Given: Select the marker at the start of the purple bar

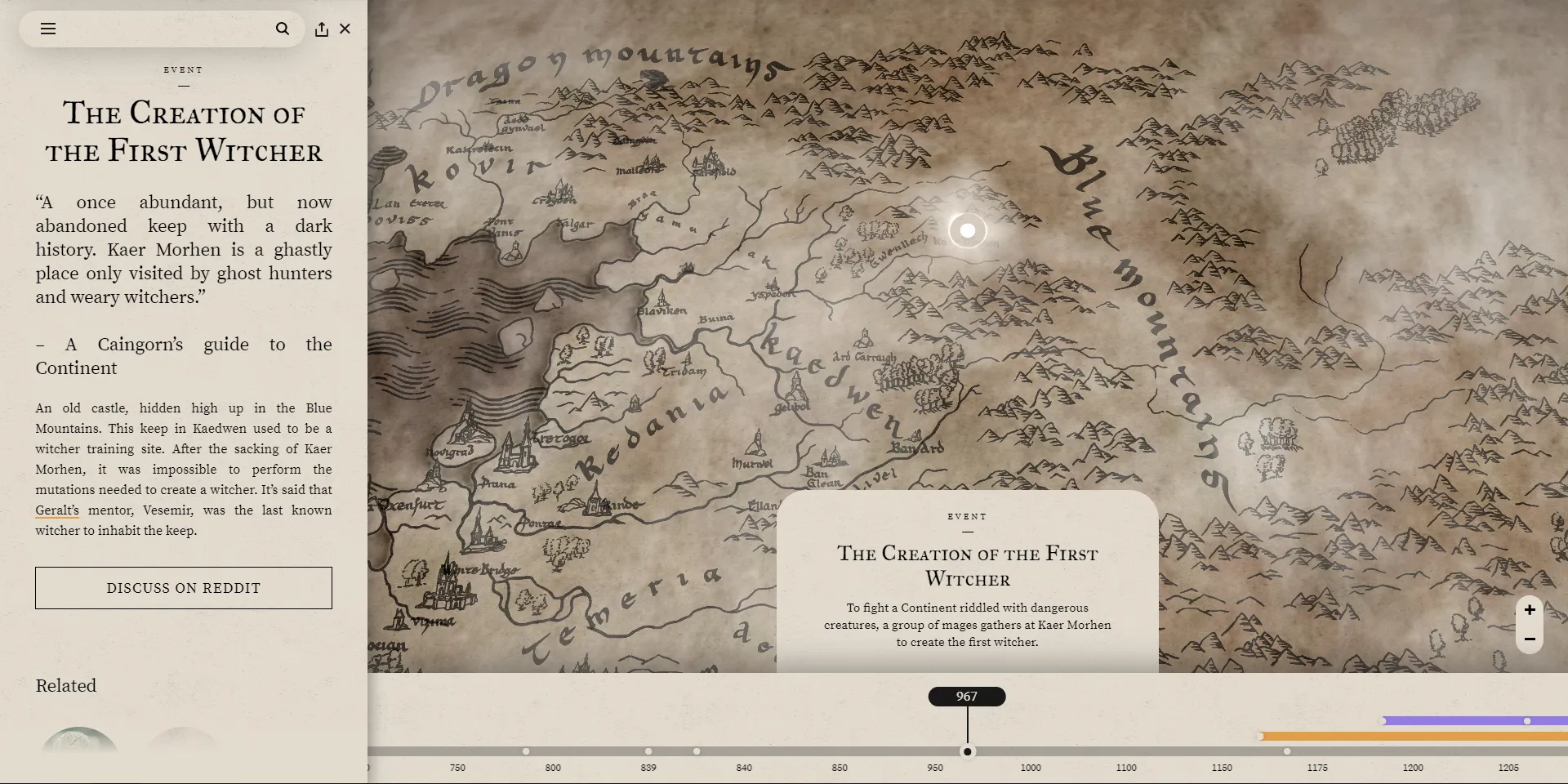Looking at the screenshot, I should [1383, 720].
